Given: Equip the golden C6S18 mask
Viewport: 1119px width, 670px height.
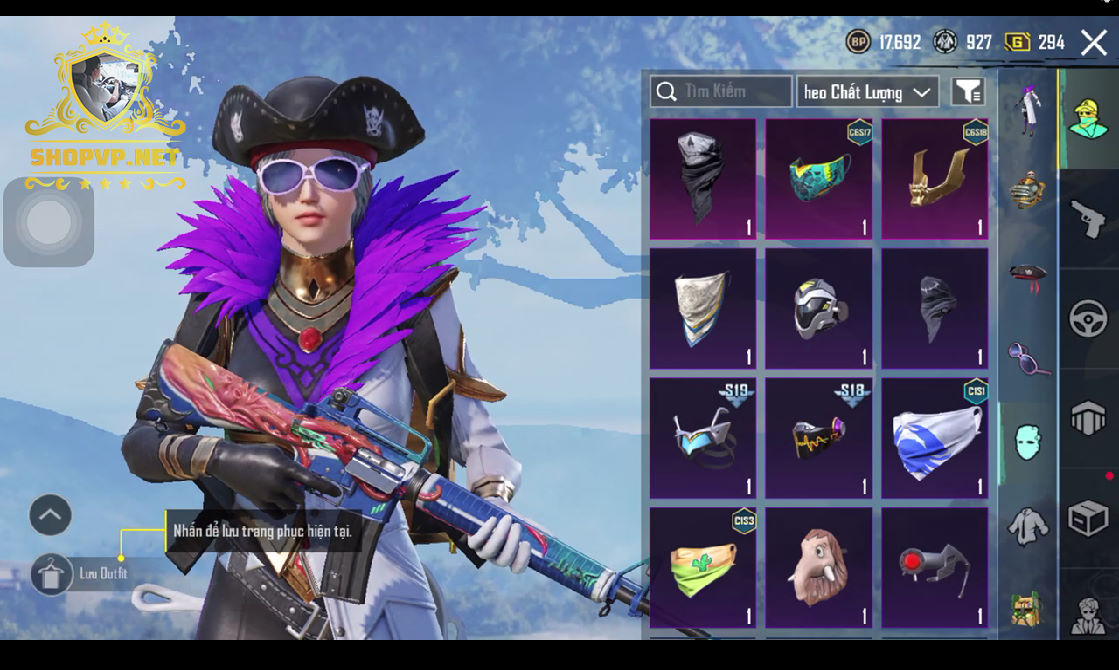Looking at the screenshot, I should 934,179.
